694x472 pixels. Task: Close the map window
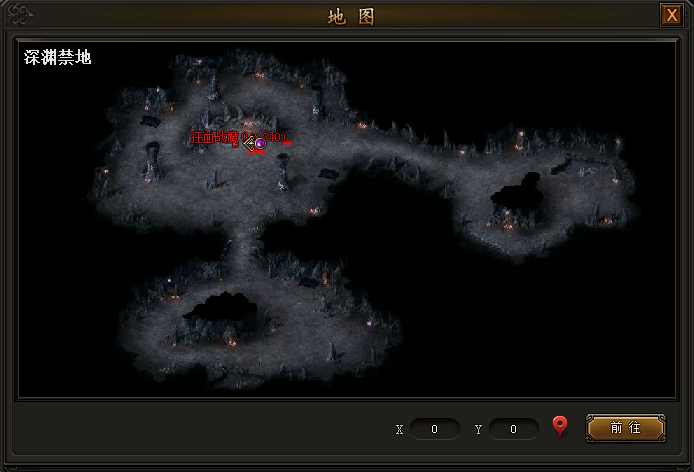coord(671,16)
